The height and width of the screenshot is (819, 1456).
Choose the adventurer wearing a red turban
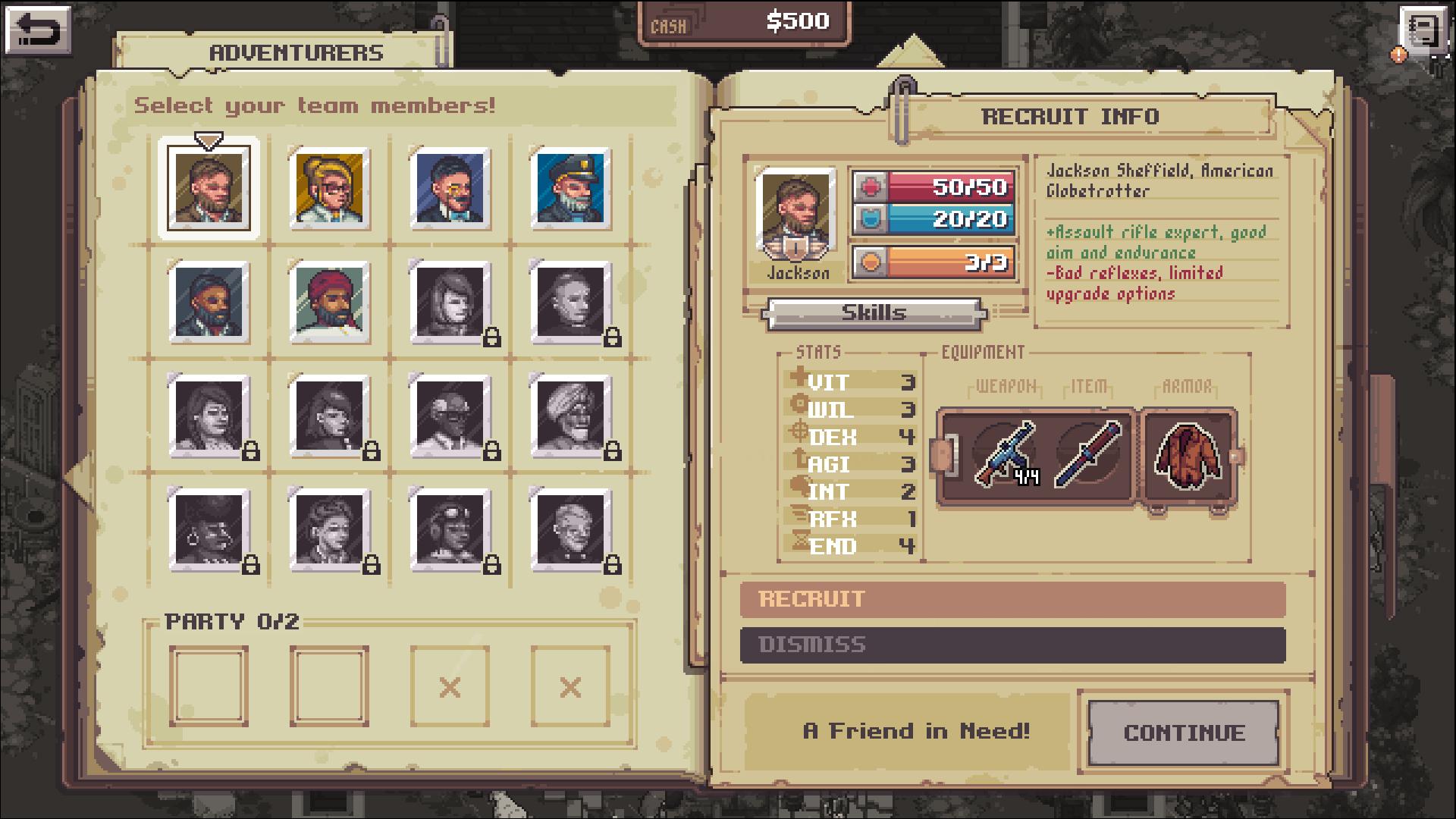click(330, 303)
